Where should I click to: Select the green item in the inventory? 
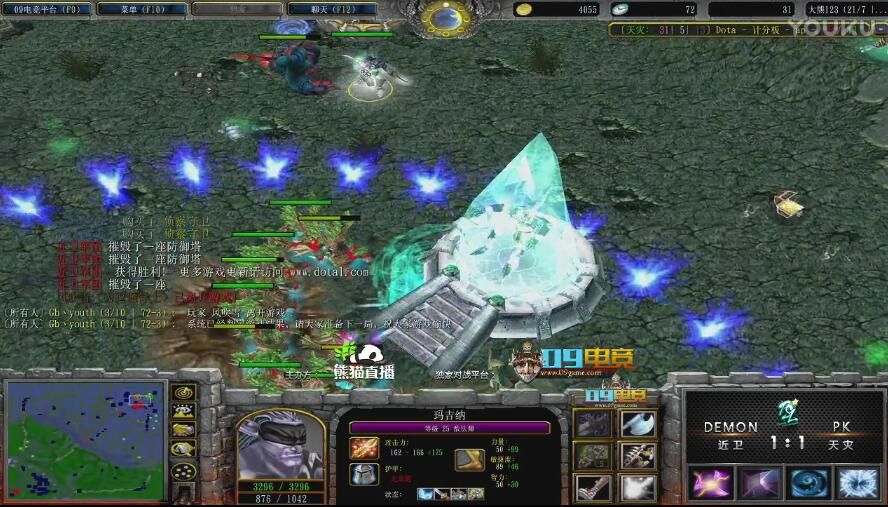[593, 456]
